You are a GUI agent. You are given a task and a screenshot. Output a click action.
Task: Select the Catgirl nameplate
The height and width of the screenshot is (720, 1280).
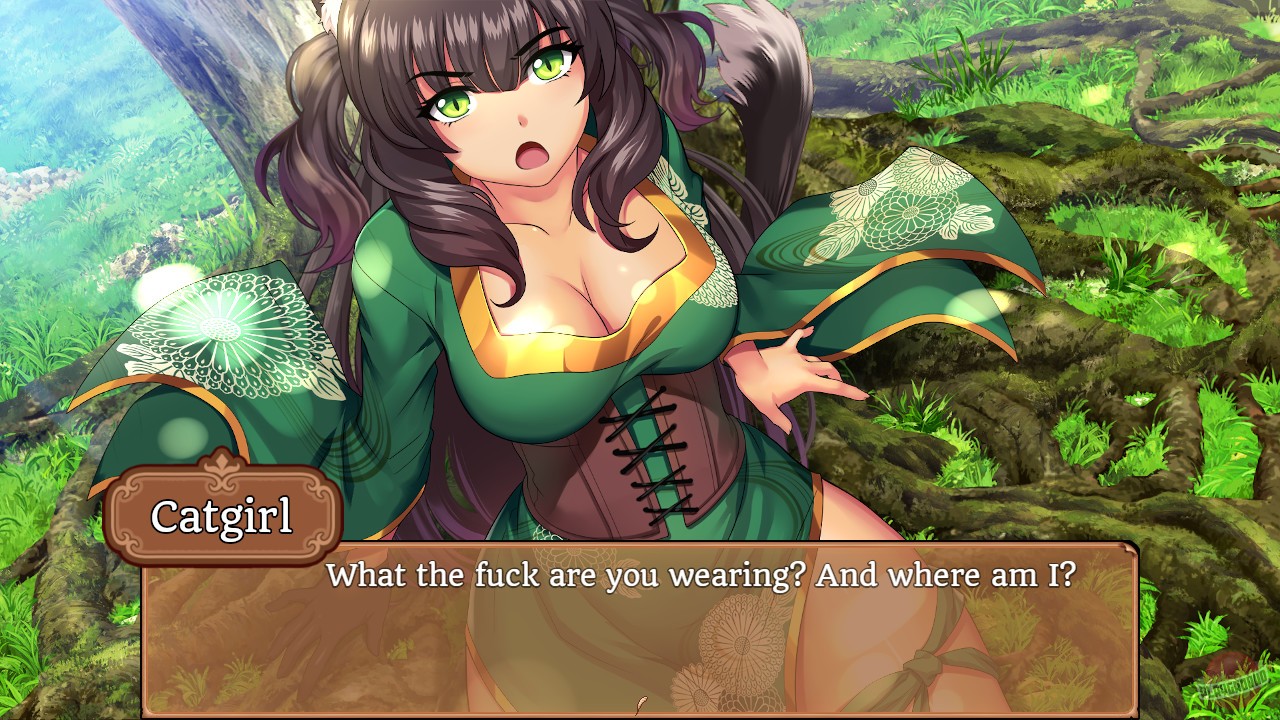coord(222,515)
